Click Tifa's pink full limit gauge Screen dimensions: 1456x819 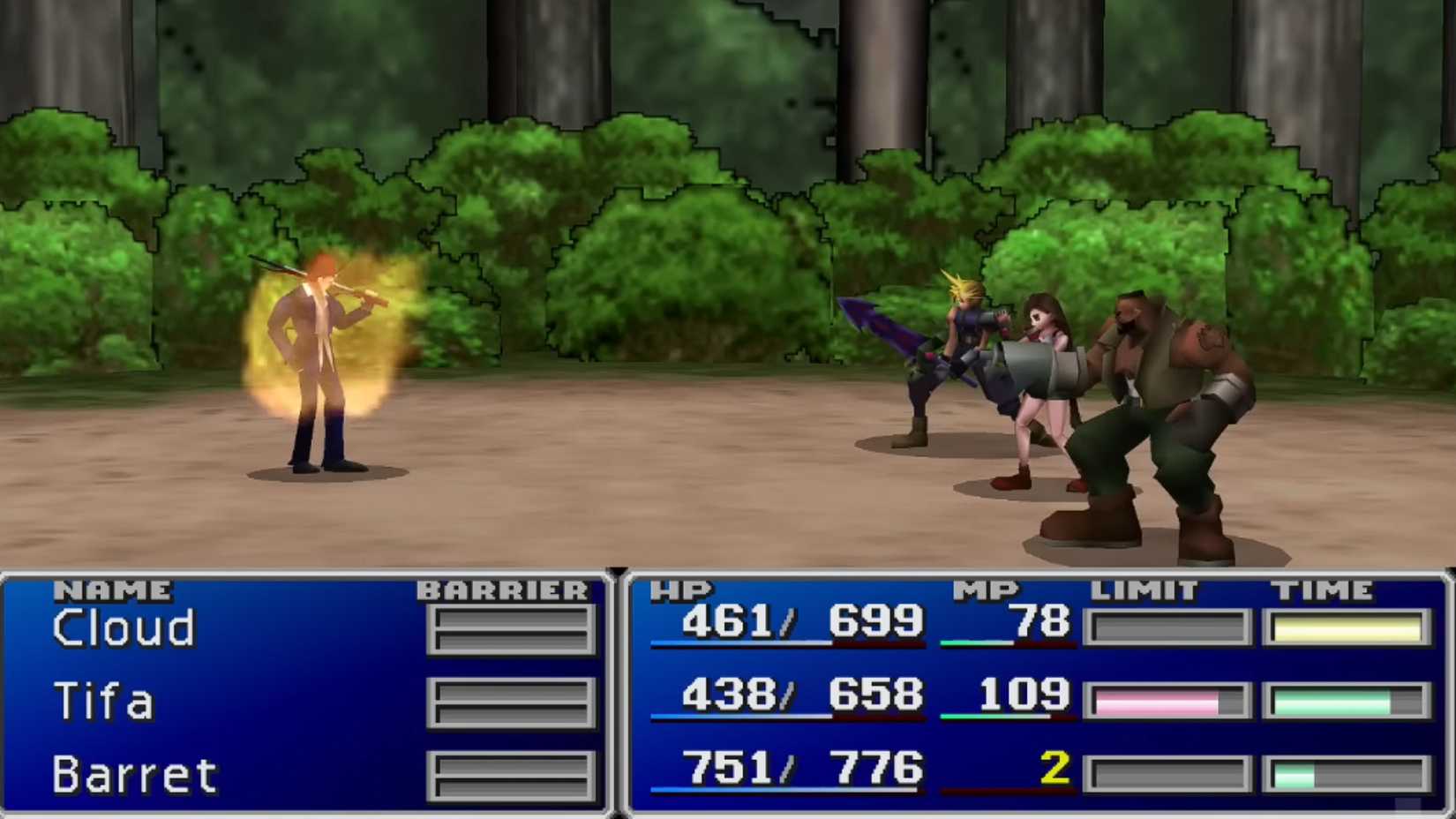pos(1156,700)
